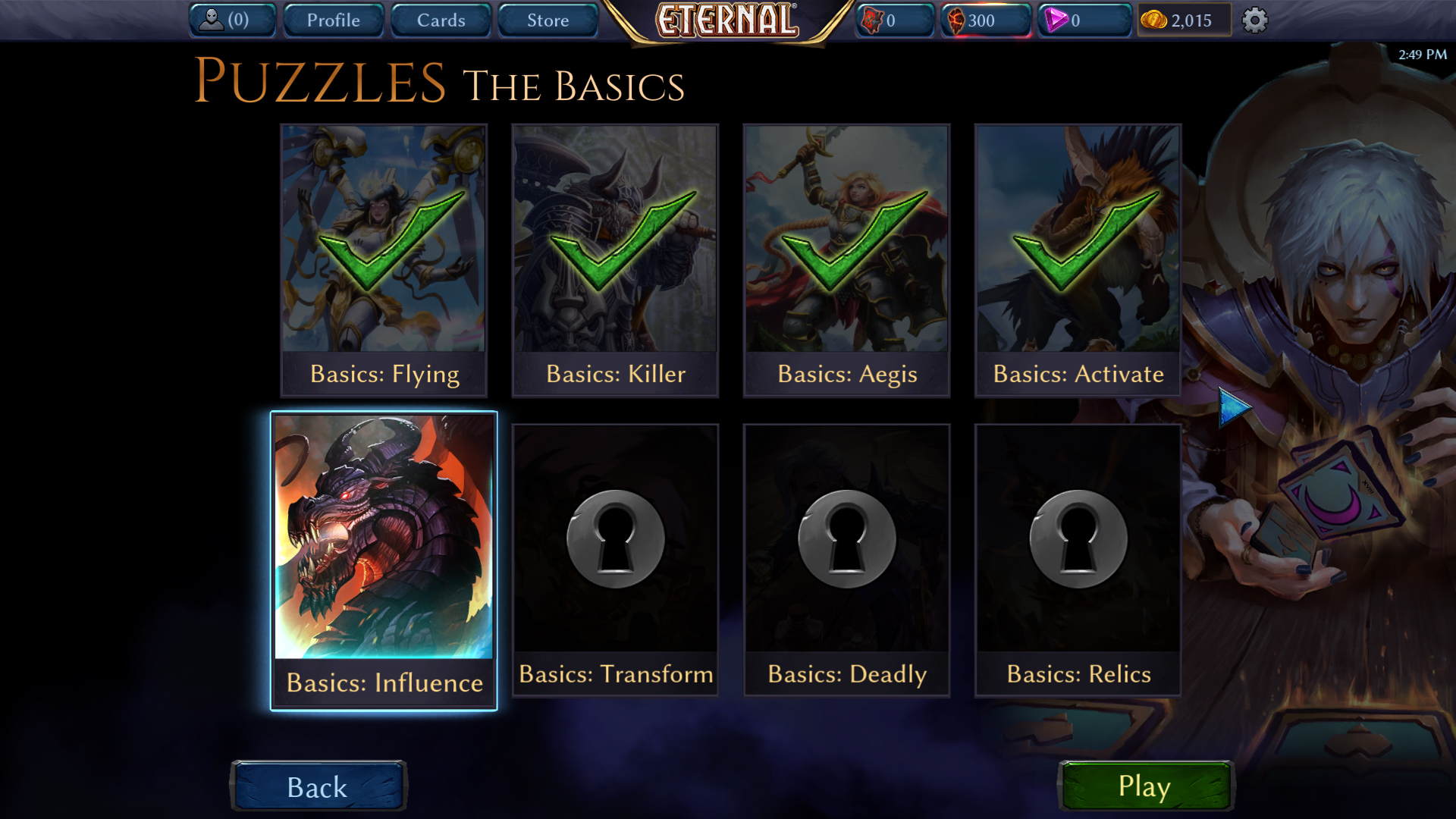Open the settings gear icon
1456x819 pixels.
(1254, 20)
